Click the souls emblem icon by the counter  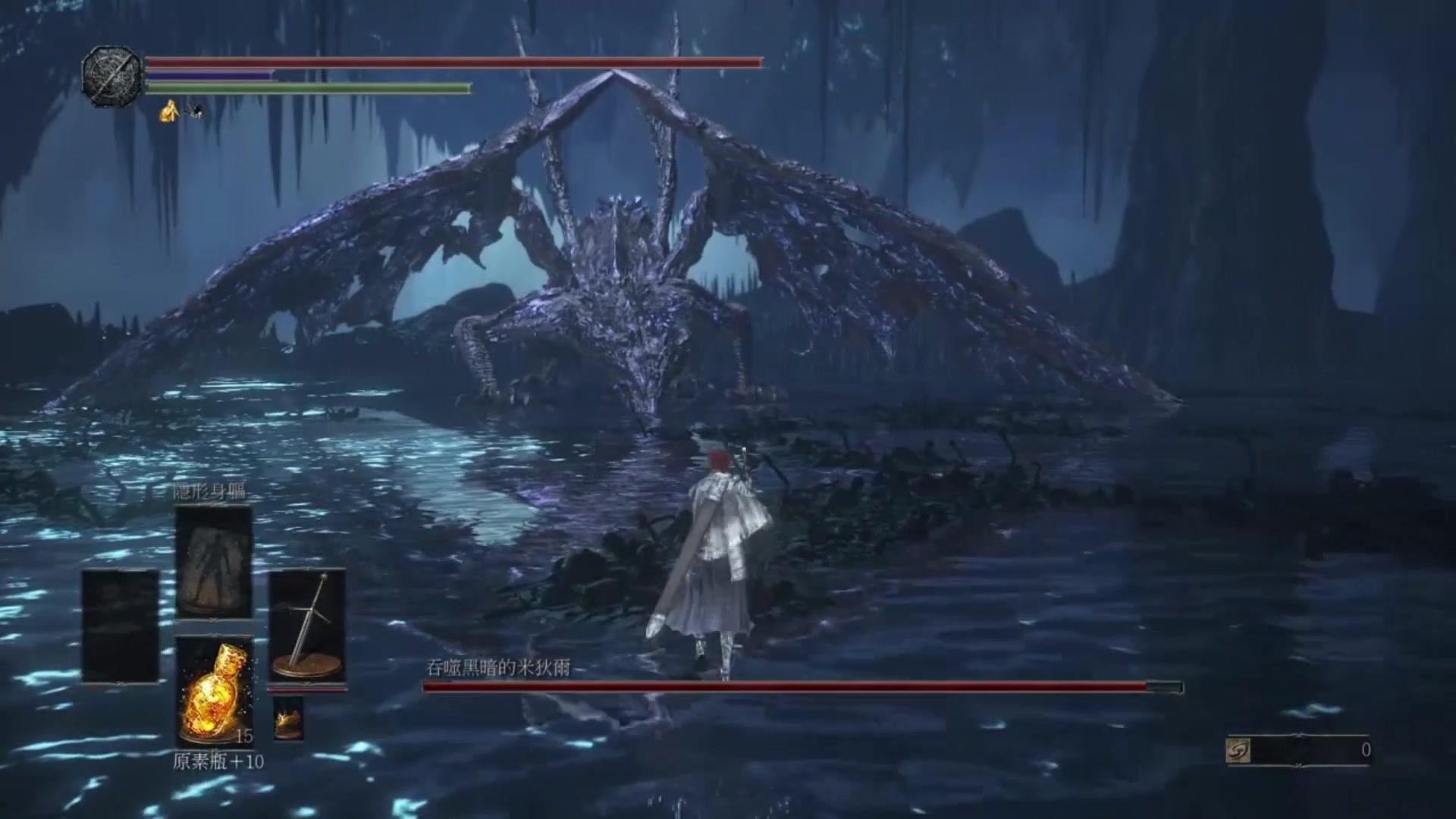tap(1238, 751)
